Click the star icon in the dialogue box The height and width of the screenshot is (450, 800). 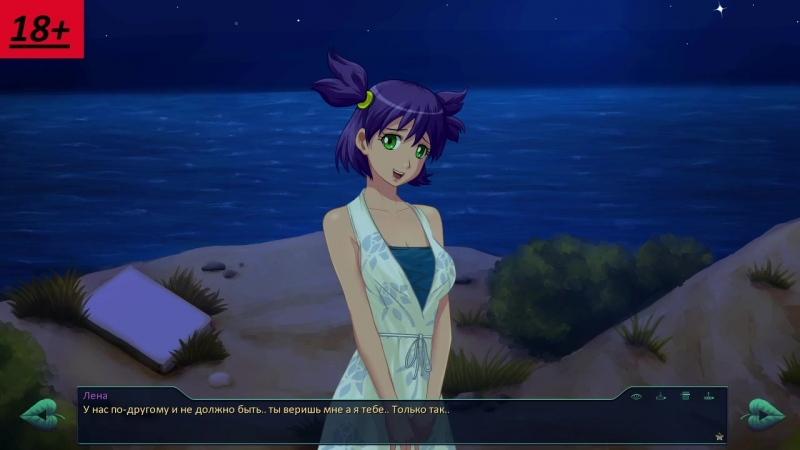click(718, 436)
